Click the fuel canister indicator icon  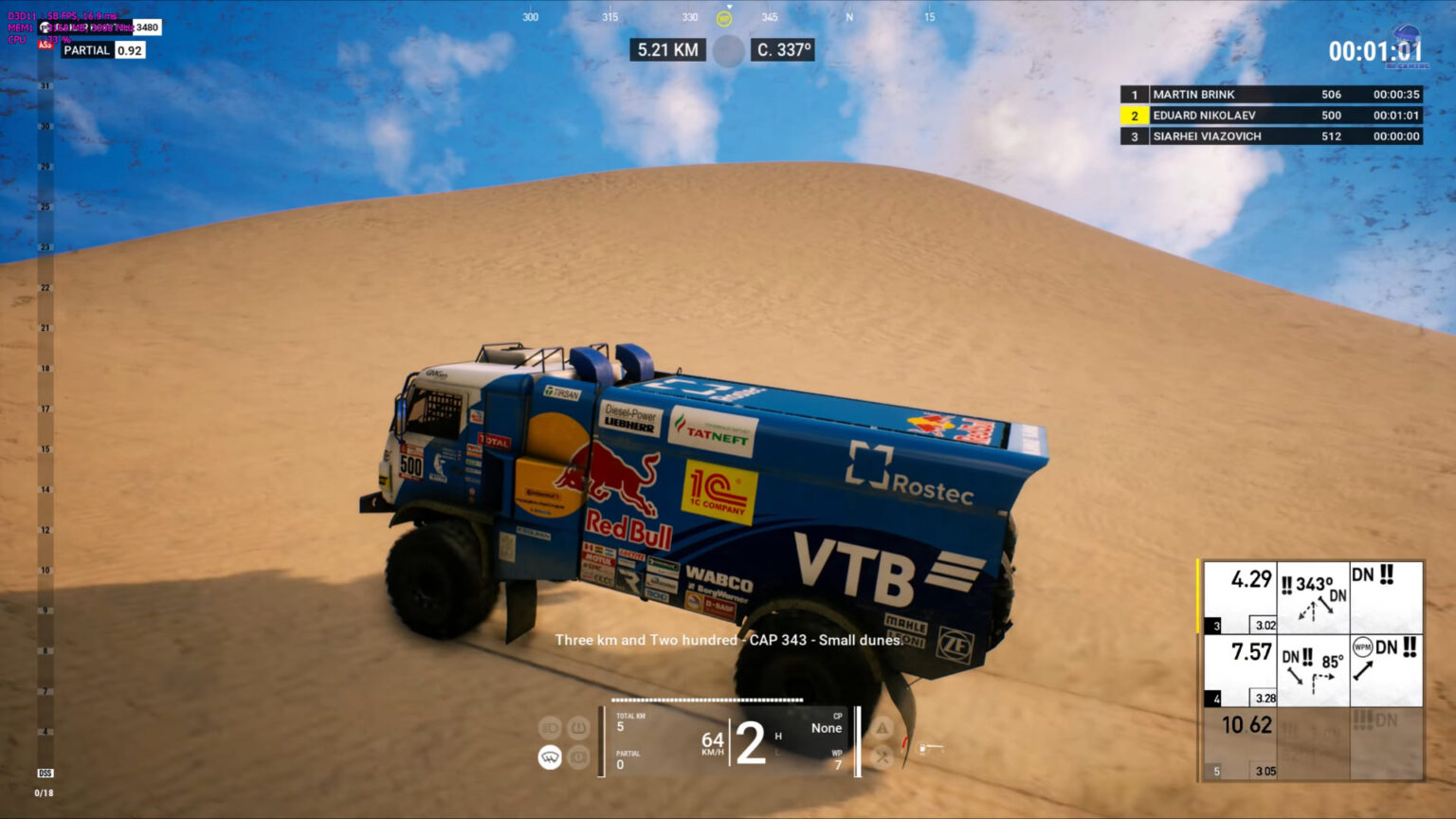point(922,747)
